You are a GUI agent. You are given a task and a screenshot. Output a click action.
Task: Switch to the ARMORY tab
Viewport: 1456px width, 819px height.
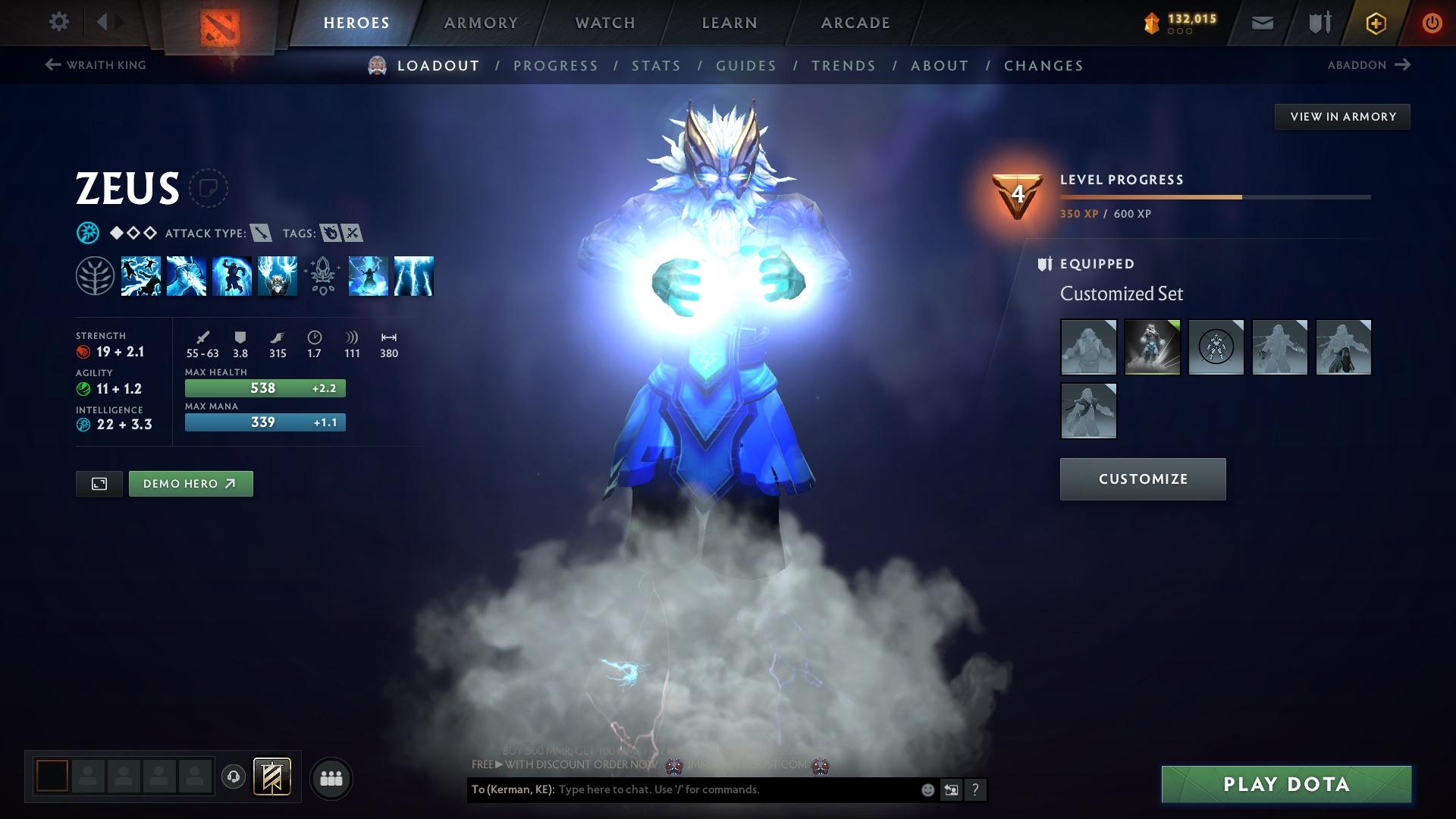click(481, 22)
